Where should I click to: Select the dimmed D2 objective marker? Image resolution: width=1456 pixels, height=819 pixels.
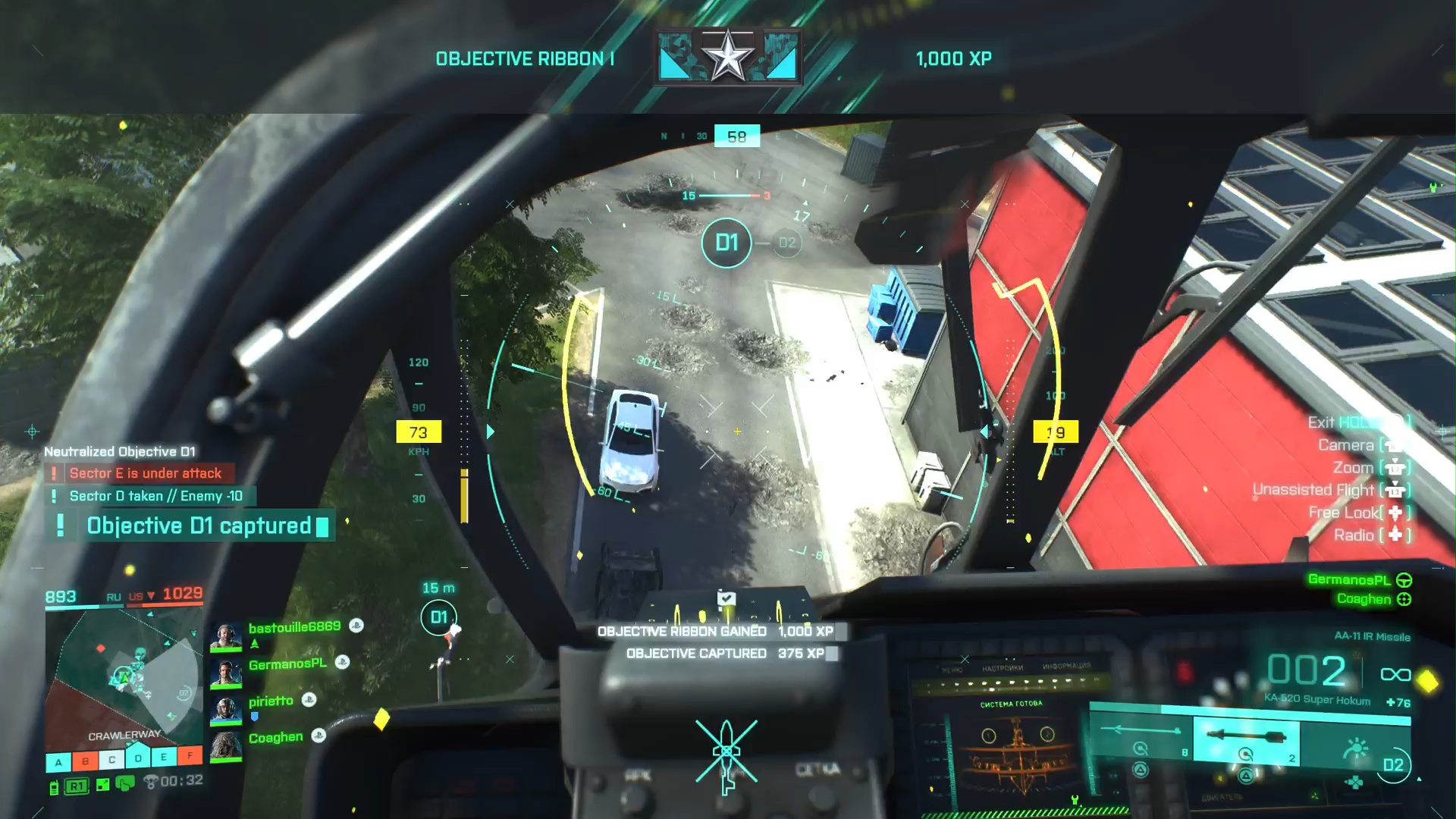pyautogui.click(x=787, y=243)
